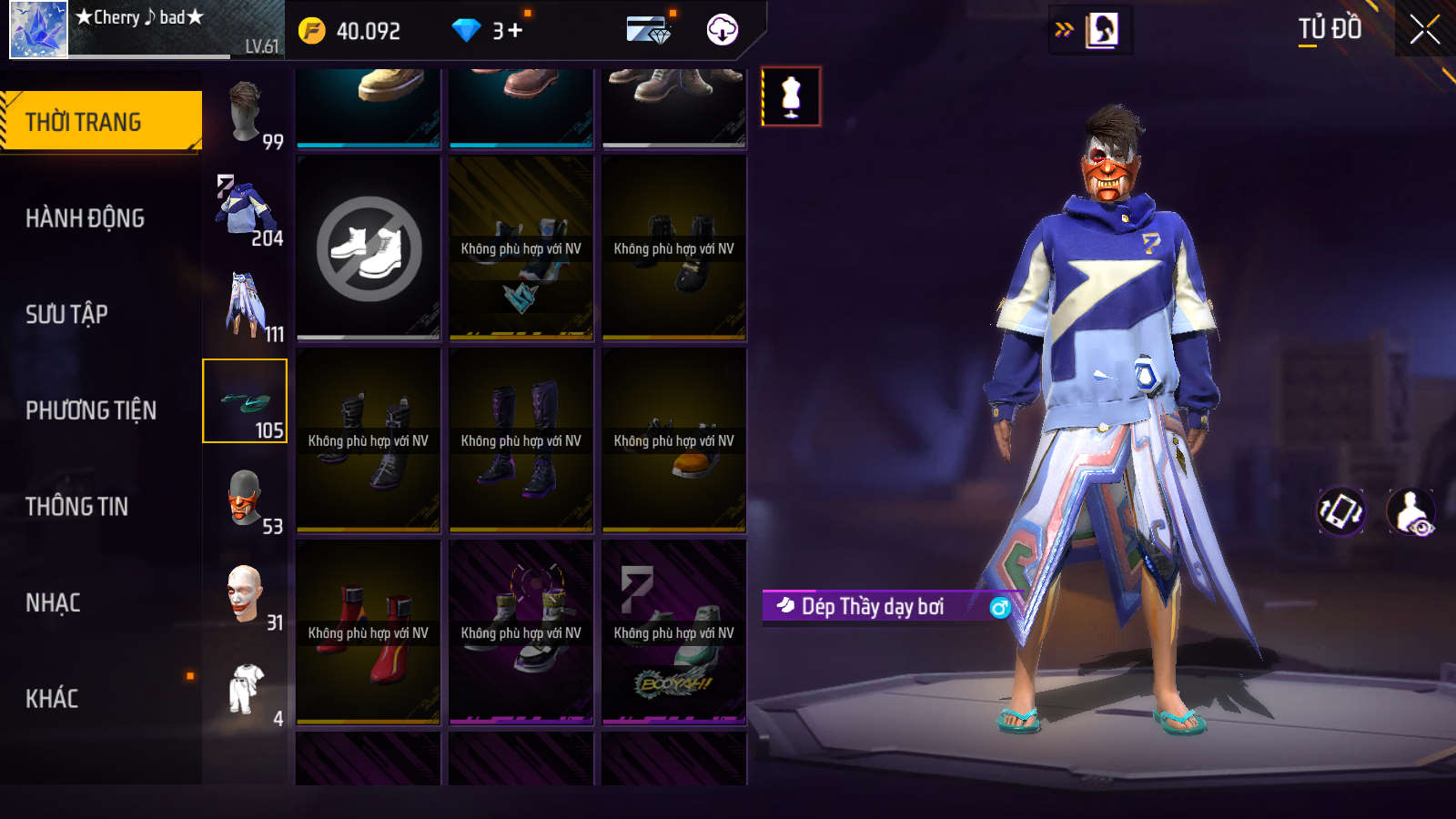
Task: Go to the THÔNG TIN tab
Action: click(x=76, y=506)
